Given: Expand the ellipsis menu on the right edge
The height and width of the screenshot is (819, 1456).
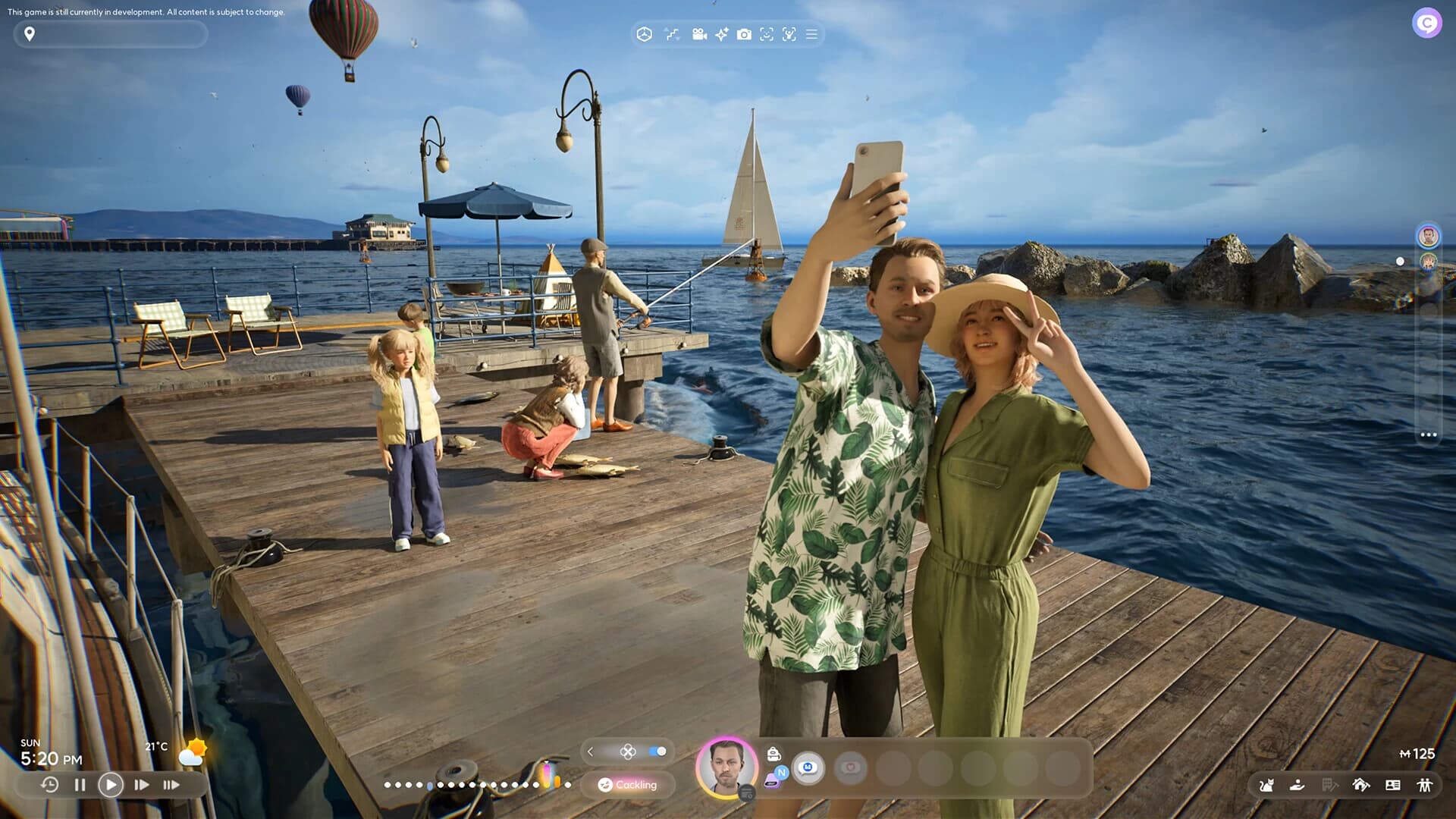Looking at the screenshot, I should (1429, 433).
